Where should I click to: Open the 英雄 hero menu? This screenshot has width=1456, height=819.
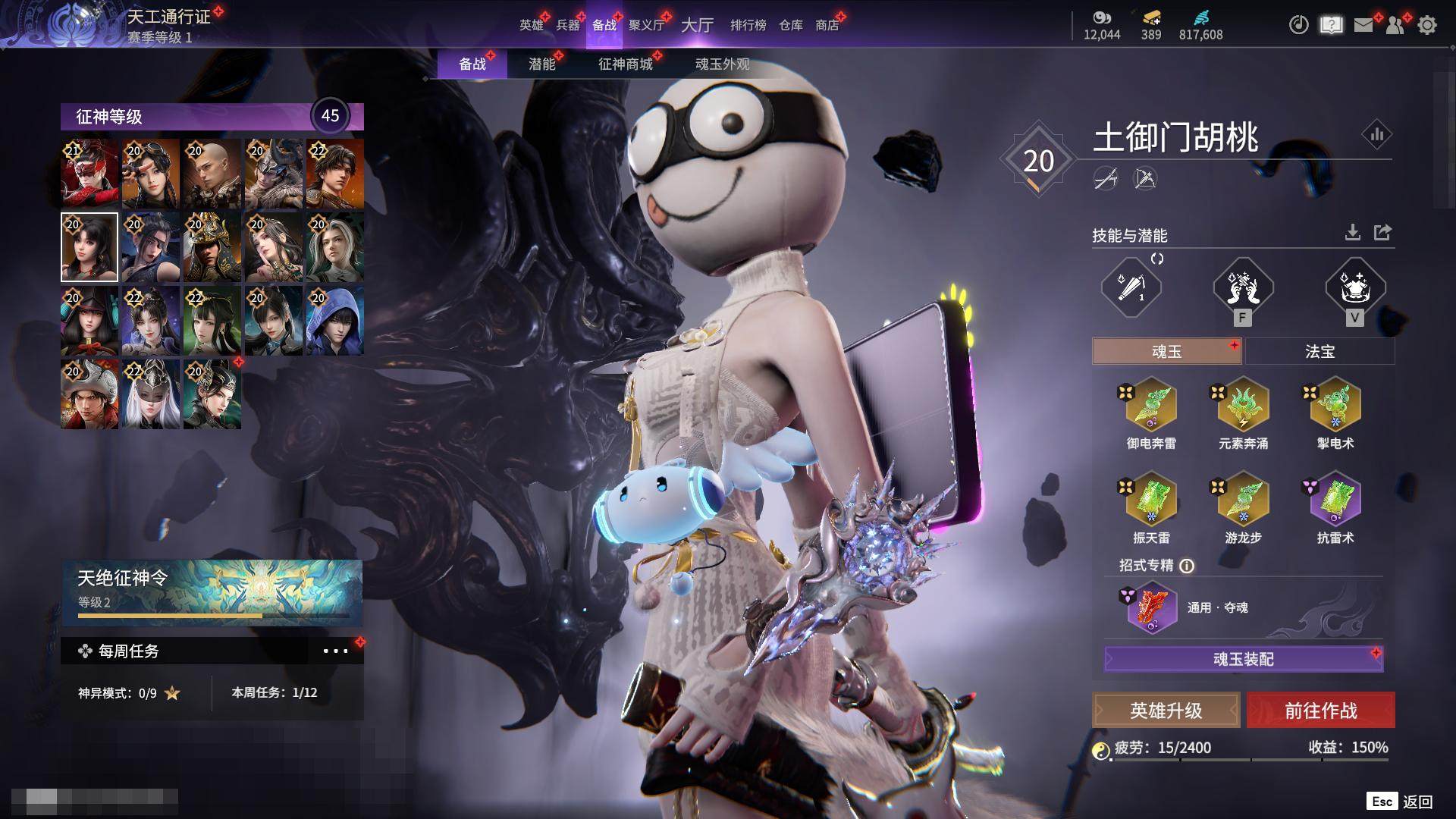tap(531, 25)
